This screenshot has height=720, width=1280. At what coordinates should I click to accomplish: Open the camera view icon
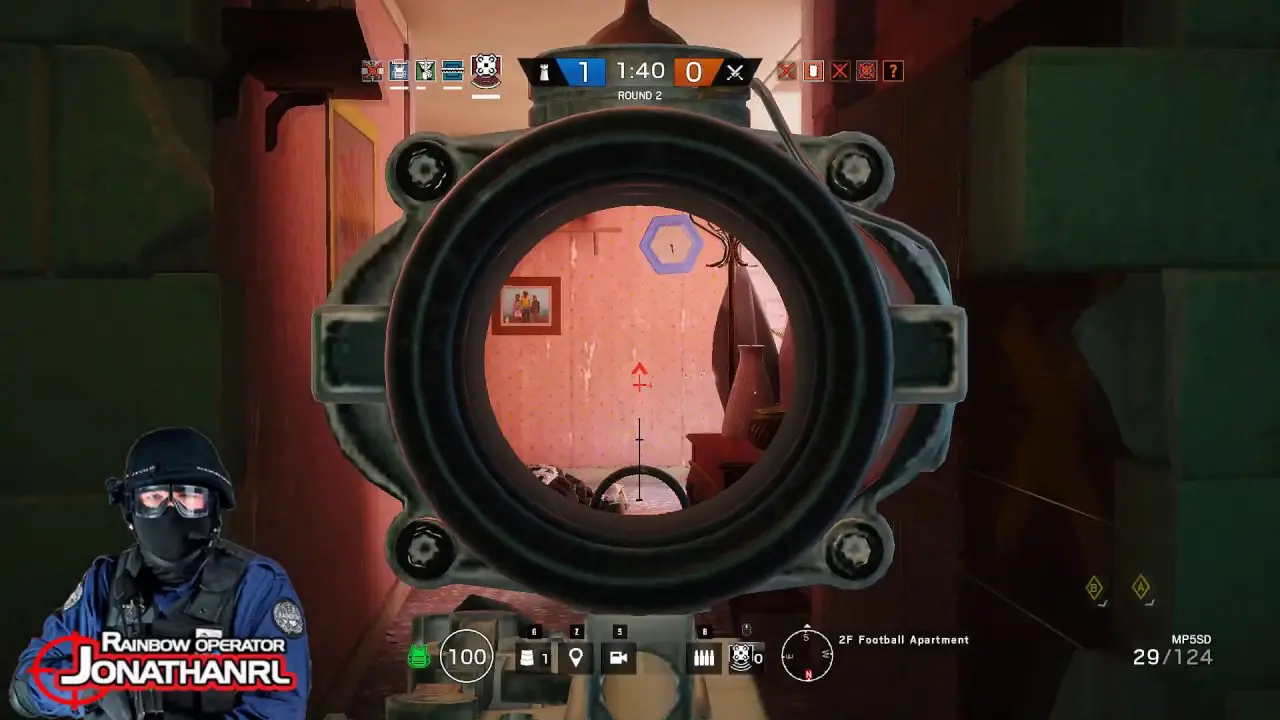620,657
